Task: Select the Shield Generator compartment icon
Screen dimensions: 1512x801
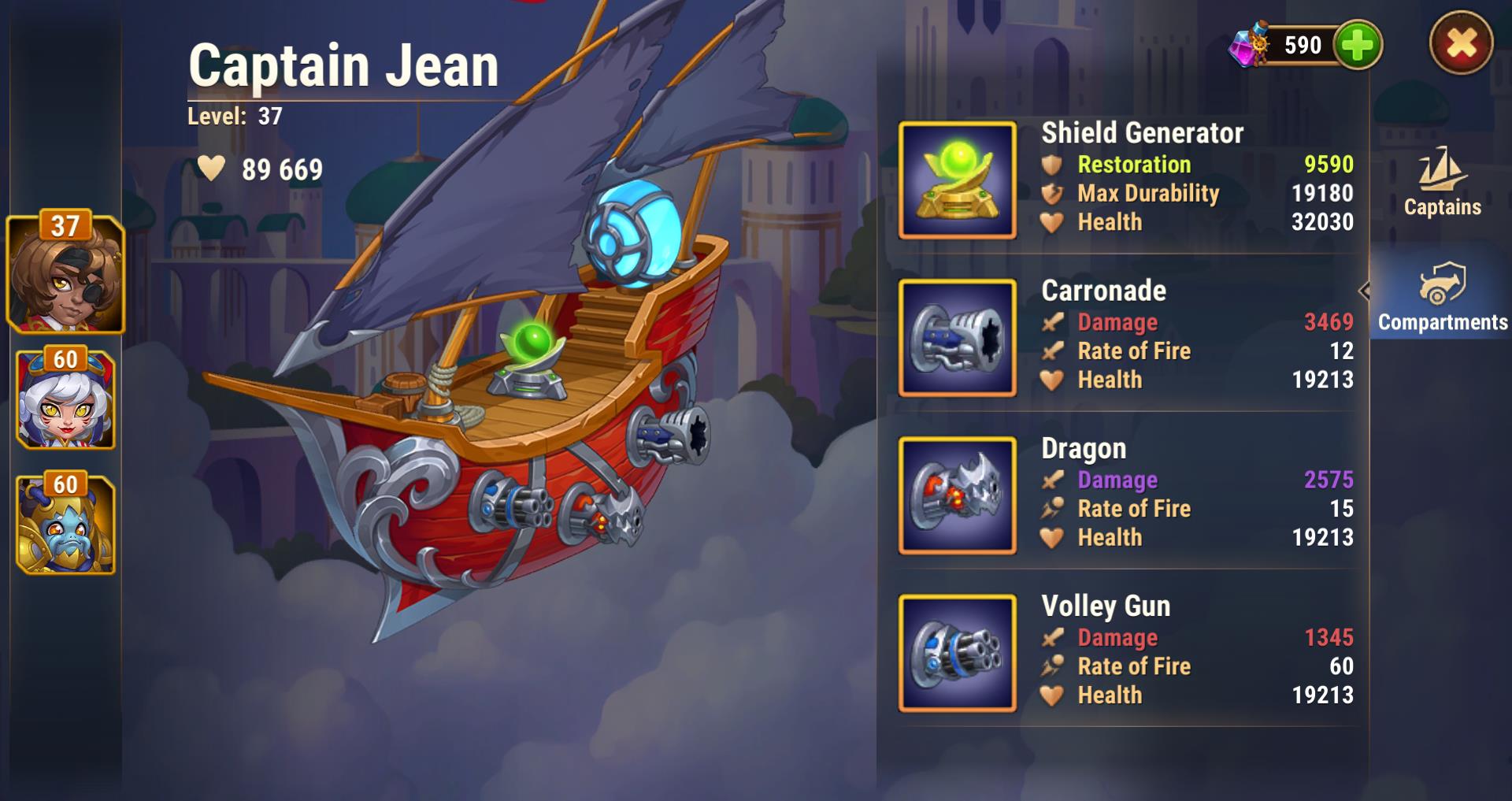Action: (958, 180)
